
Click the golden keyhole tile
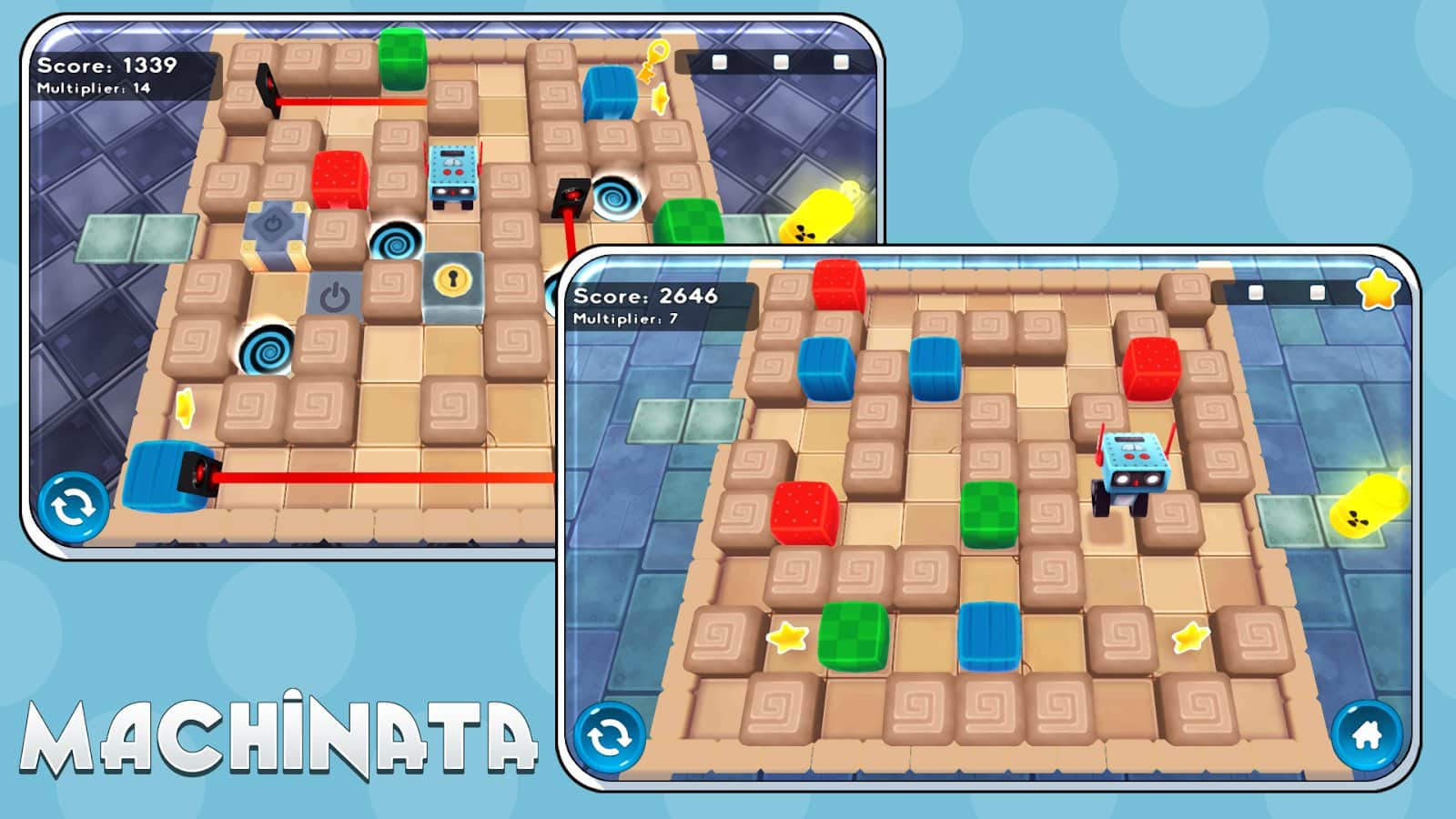click(450, 278)
